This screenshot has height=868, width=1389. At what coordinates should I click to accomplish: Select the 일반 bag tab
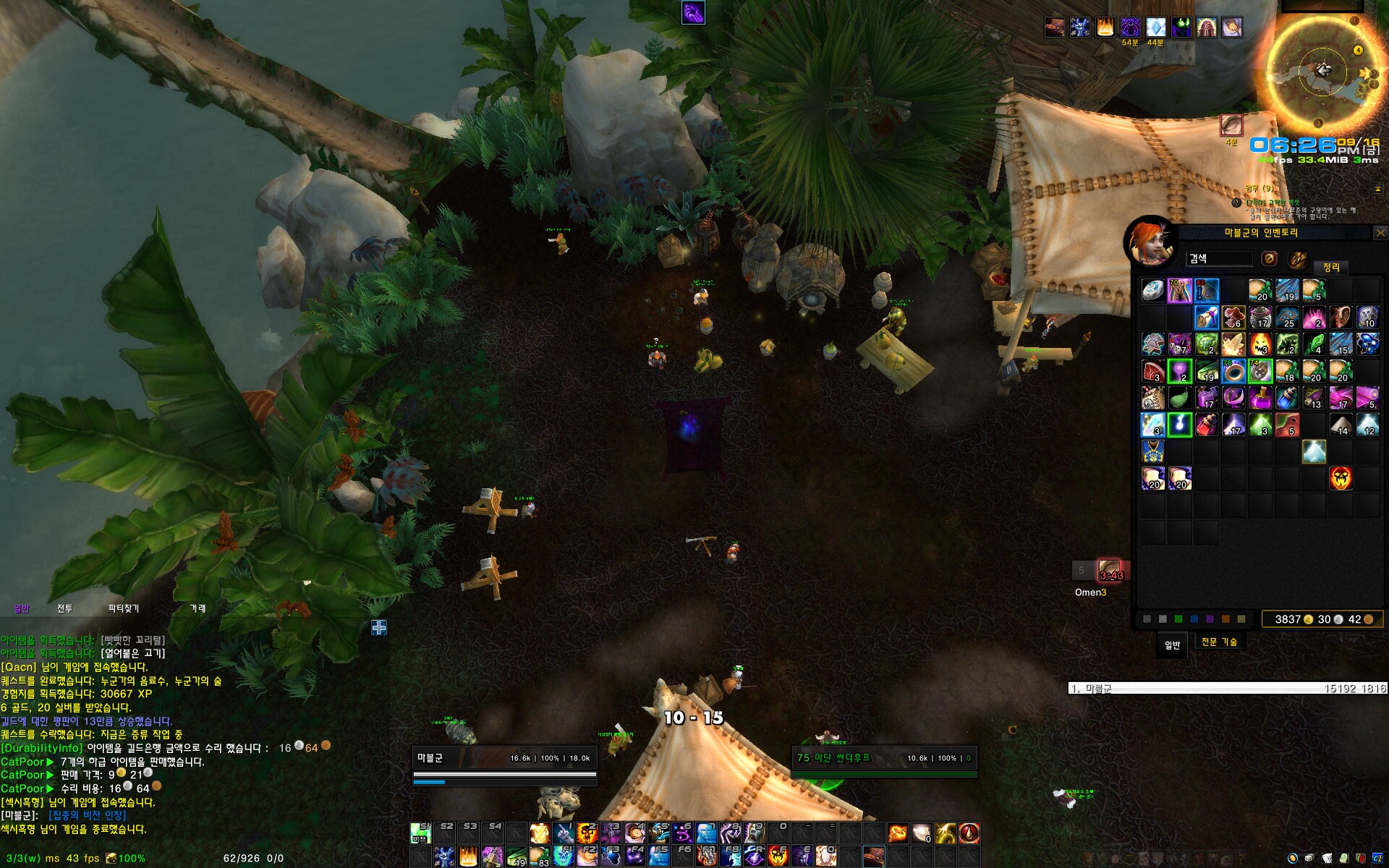(x=1172, y=644)
